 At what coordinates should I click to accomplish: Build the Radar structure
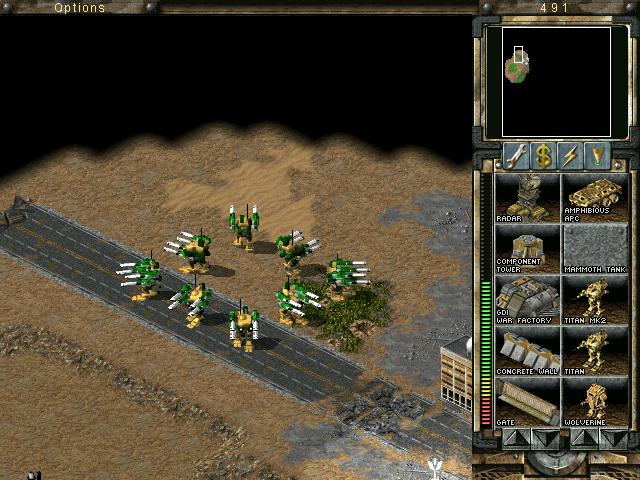point(526,197)
